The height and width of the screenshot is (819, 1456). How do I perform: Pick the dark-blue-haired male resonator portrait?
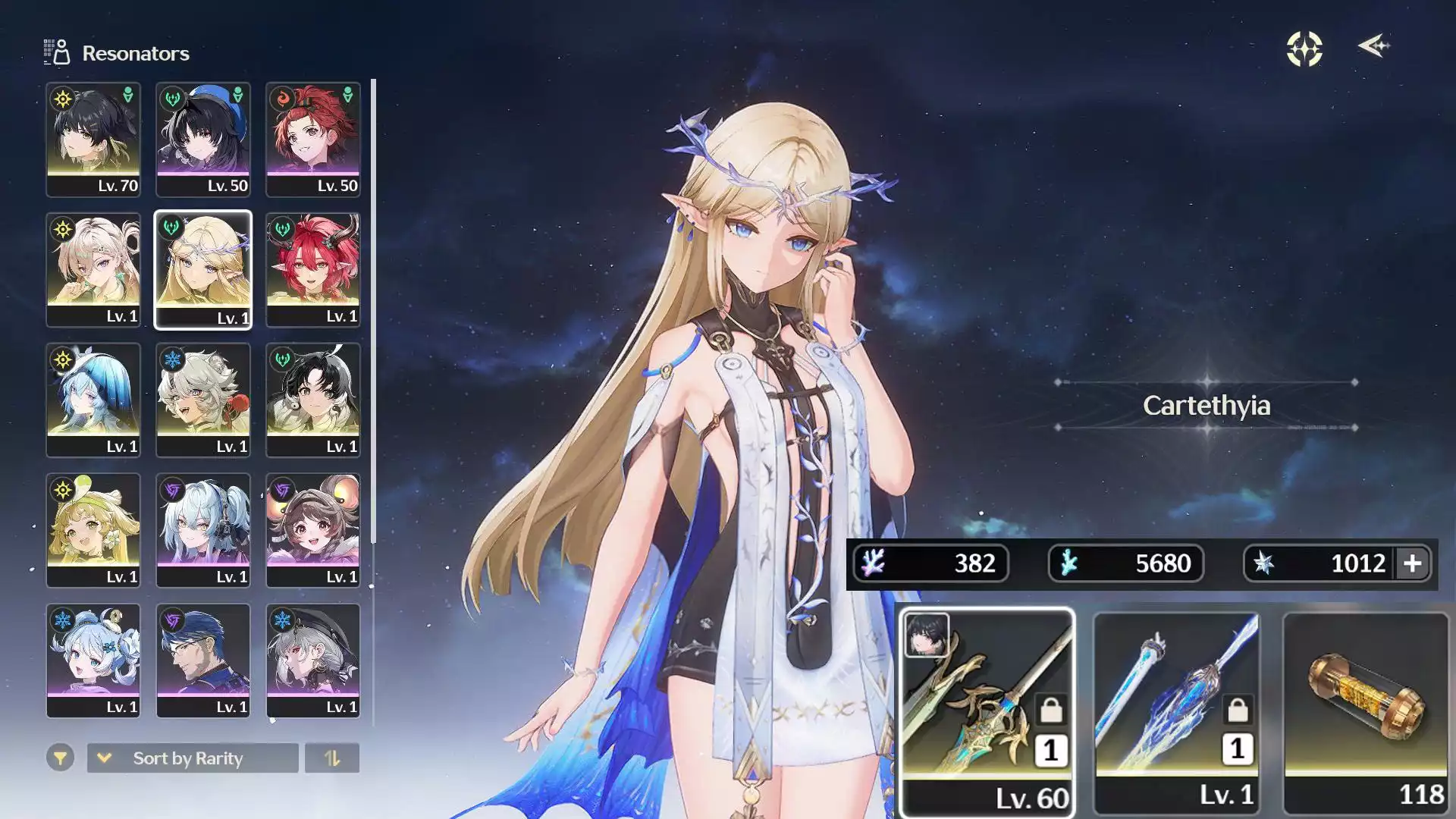(202, 661)
